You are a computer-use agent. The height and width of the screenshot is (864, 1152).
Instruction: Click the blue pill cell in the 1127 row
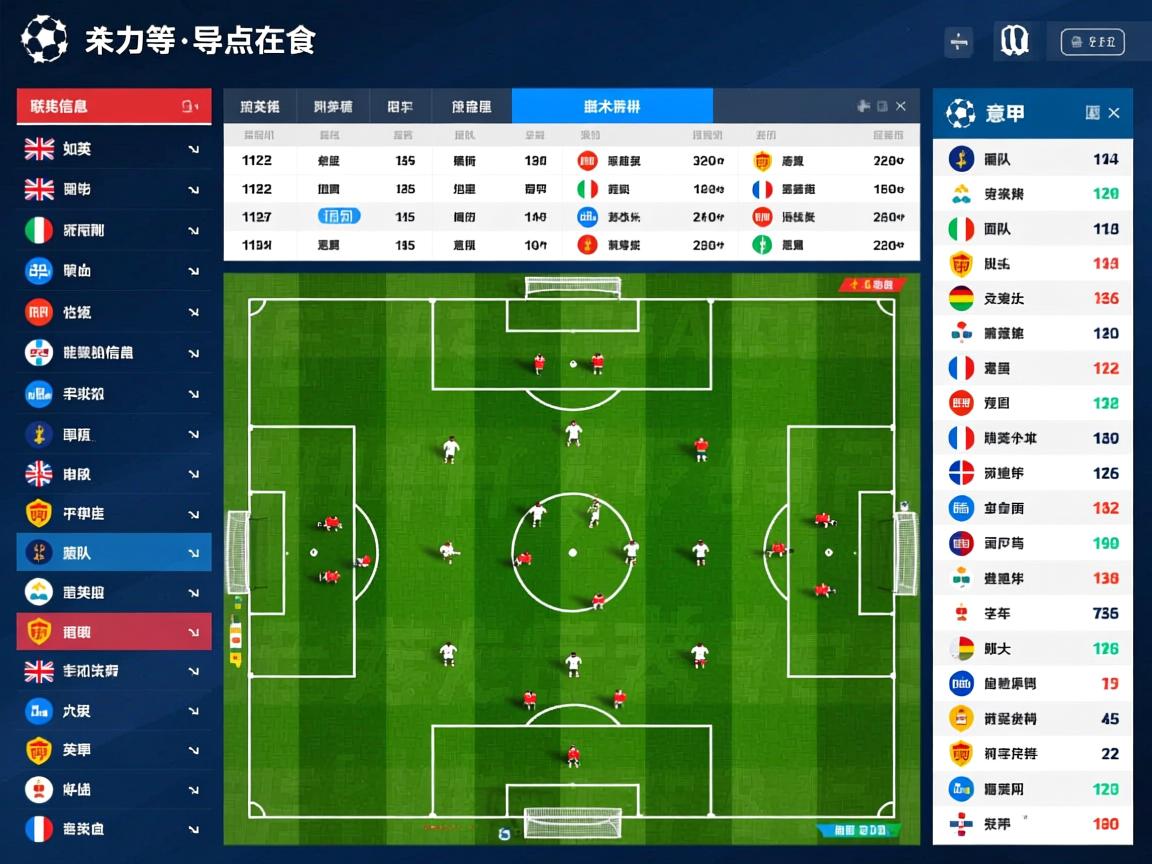coord(339,216)
